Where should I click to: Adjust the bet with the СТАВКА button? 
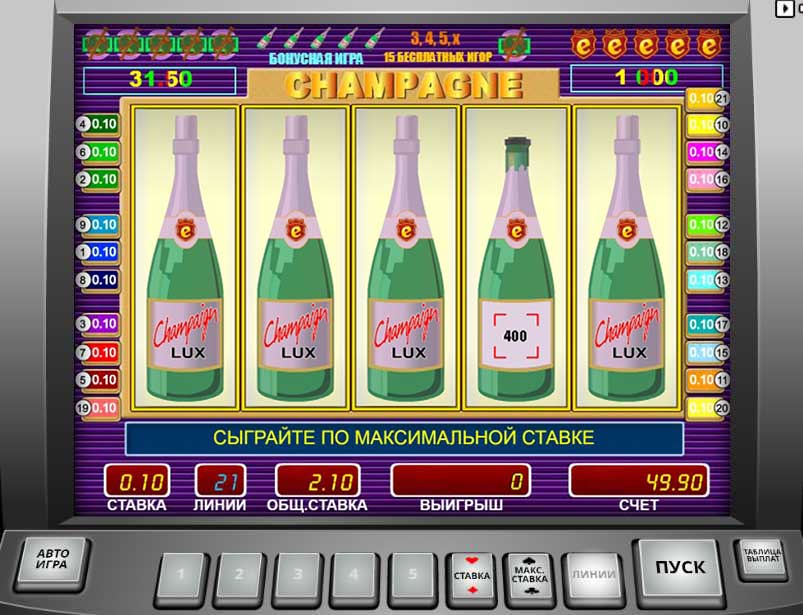click(472, 575)
